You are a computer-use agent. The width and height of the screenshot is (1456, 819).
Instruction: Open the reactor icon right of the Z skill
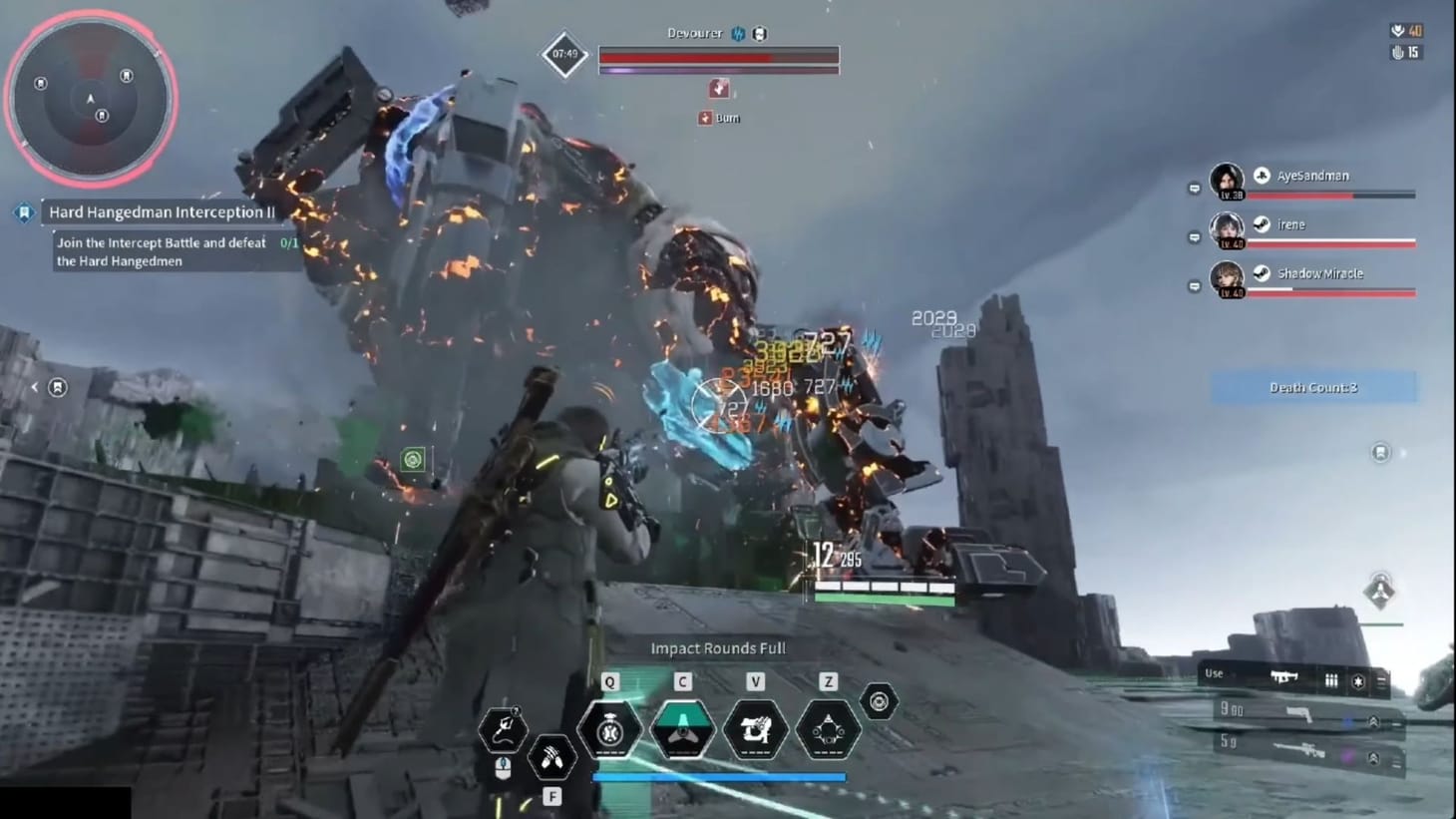point(878,701)
